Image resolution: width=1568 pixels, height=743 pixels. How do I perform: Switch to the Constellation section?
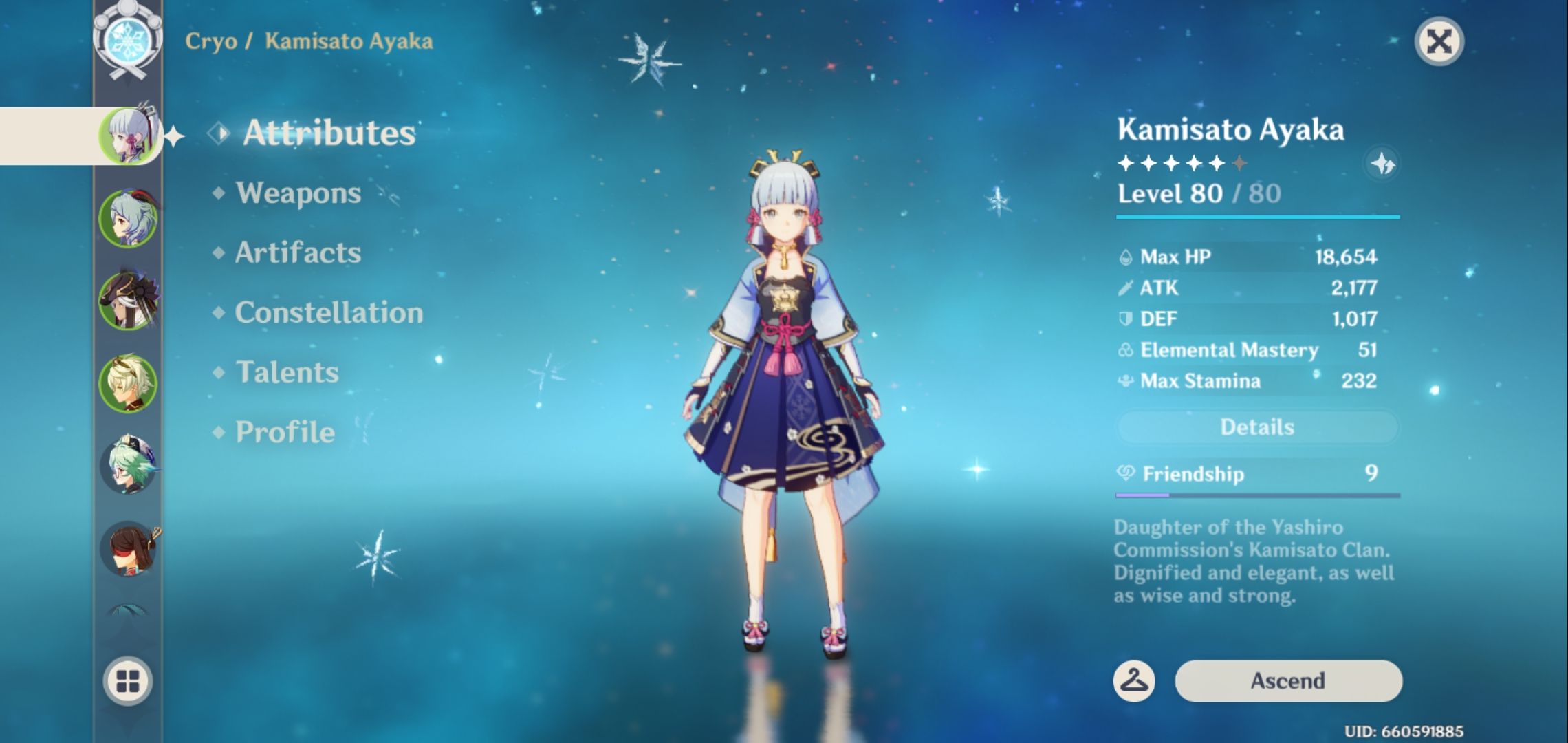[x=328, y=313]
